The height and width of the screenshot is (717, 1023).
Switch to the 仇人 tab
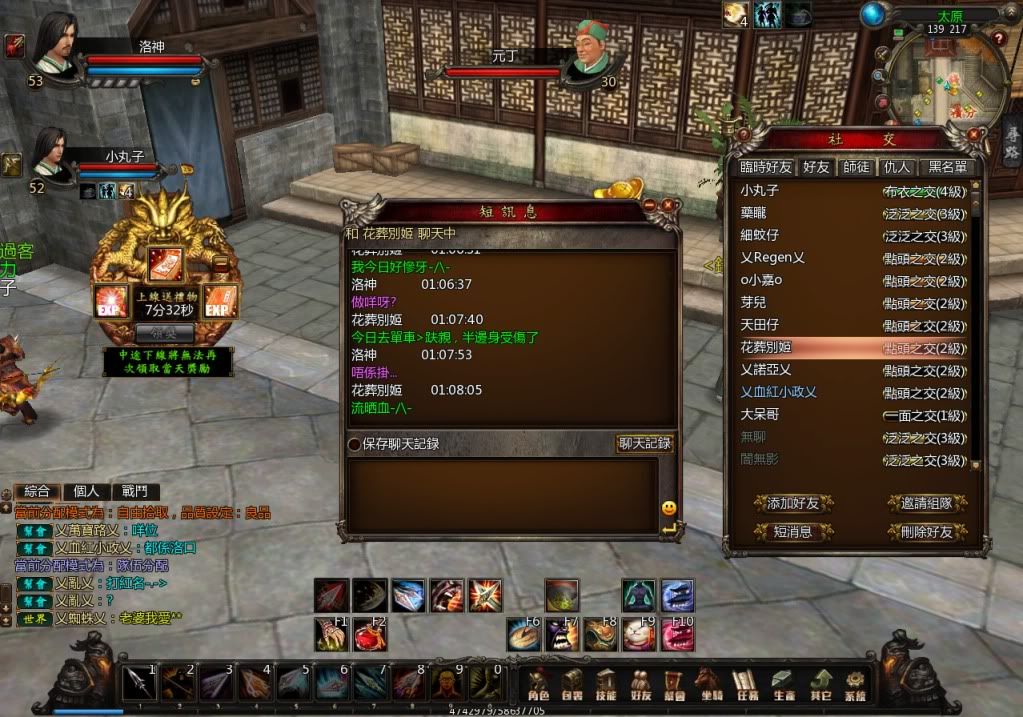coord(897,167)
